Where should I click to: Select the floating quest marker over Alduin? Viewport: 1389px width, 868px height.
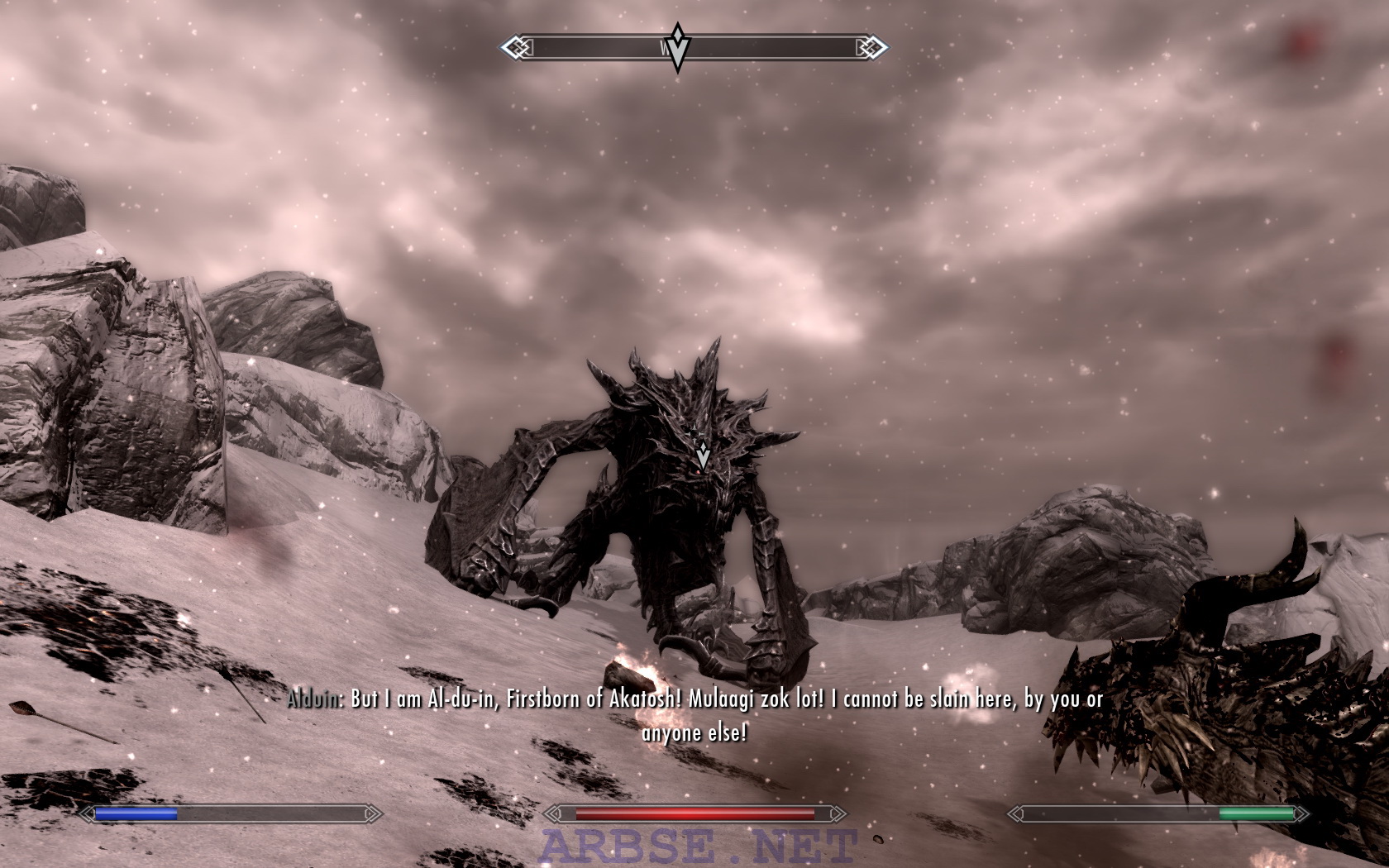(703, 455)
